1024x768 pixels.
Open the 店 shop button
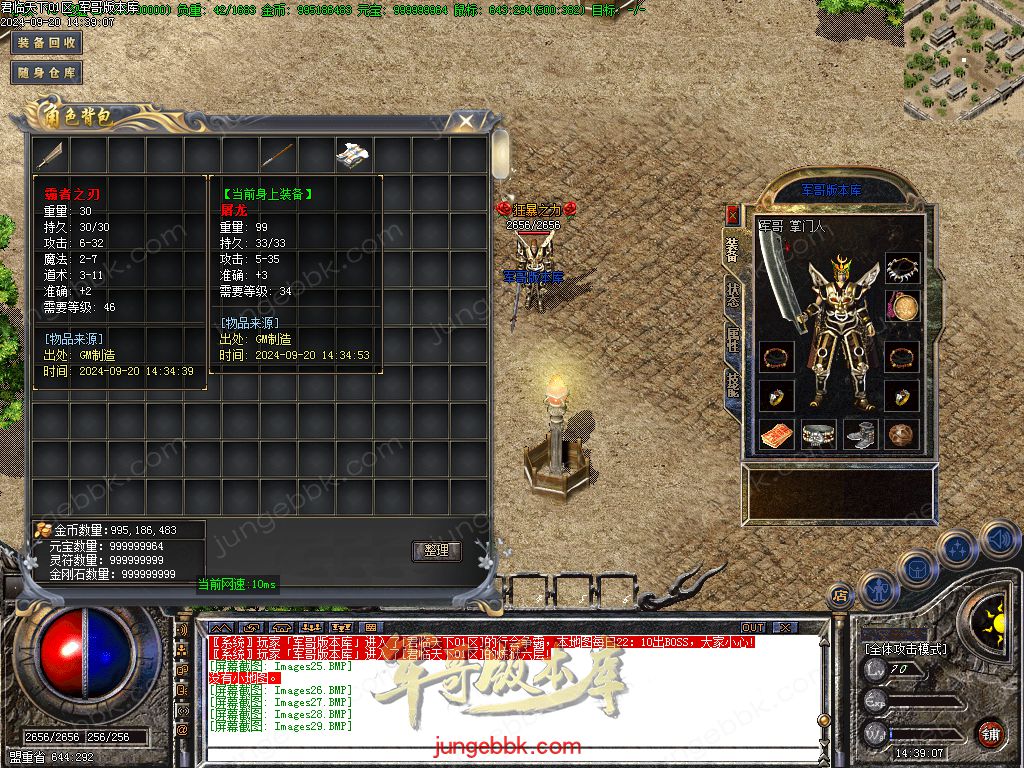(x=840, y=595)
